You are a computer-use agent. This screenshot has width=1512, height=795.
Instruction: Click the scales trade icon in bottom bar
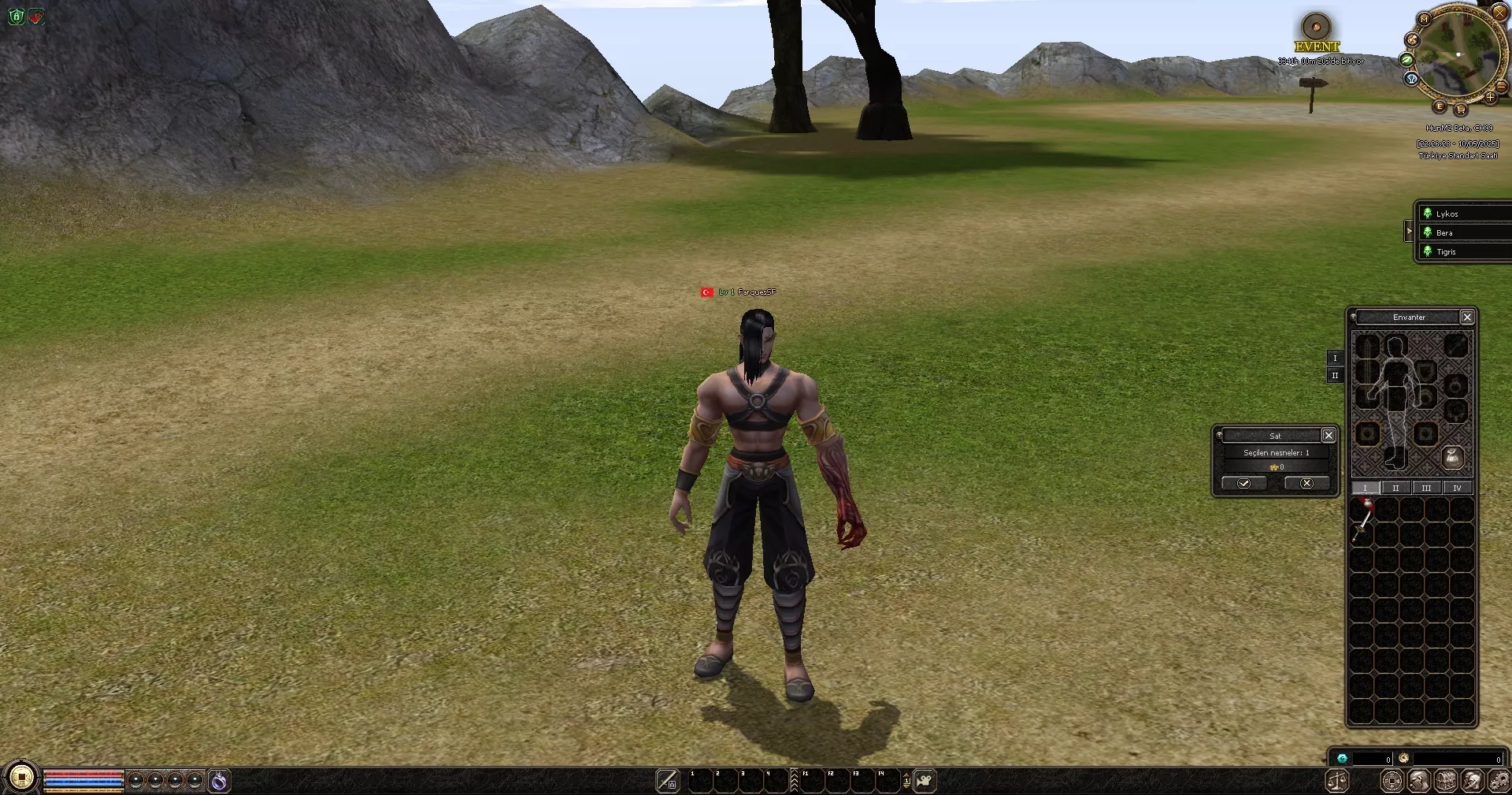(x=1336, y=782)
